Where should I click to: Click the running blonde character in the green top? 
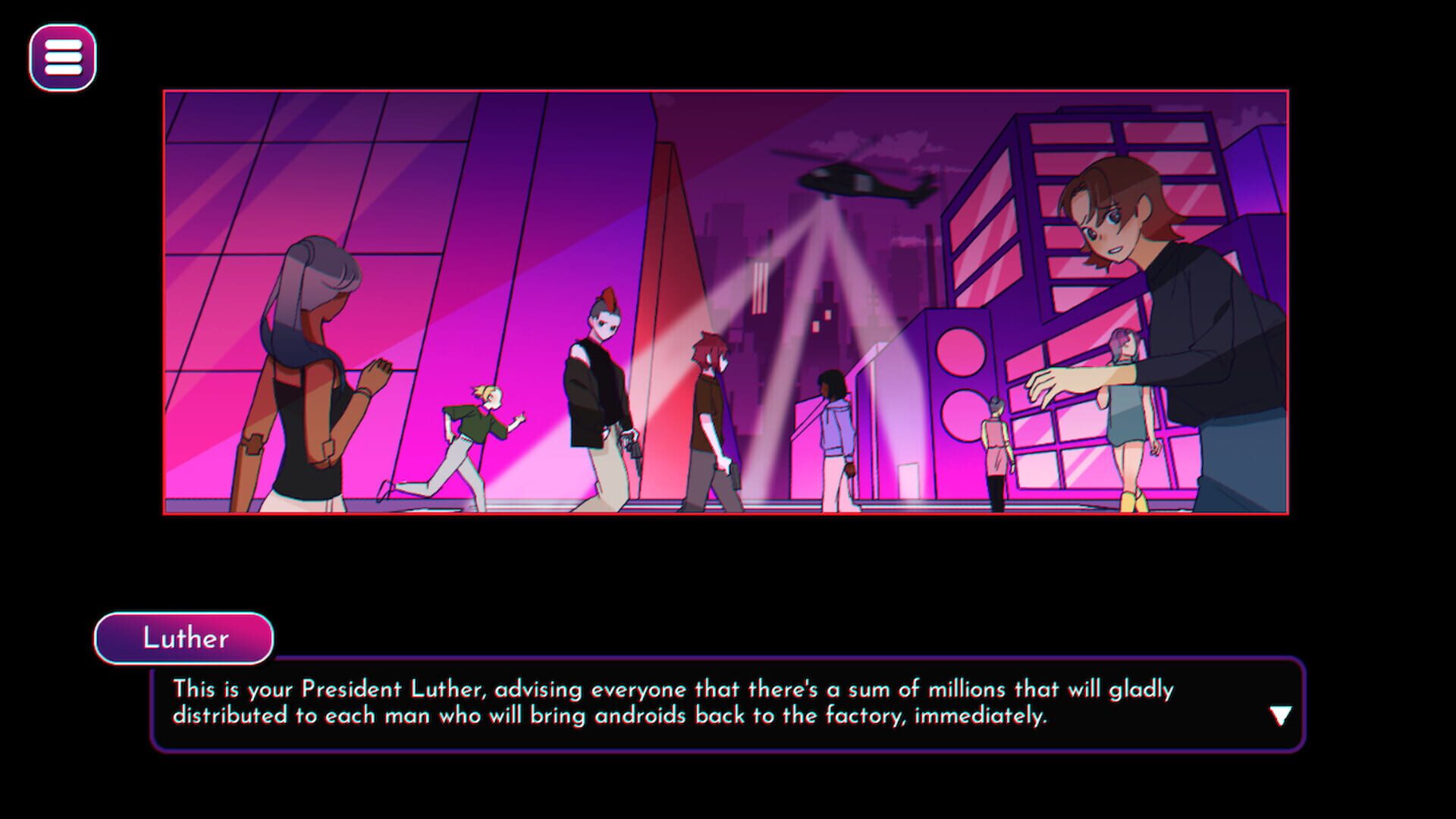(478, 425)
